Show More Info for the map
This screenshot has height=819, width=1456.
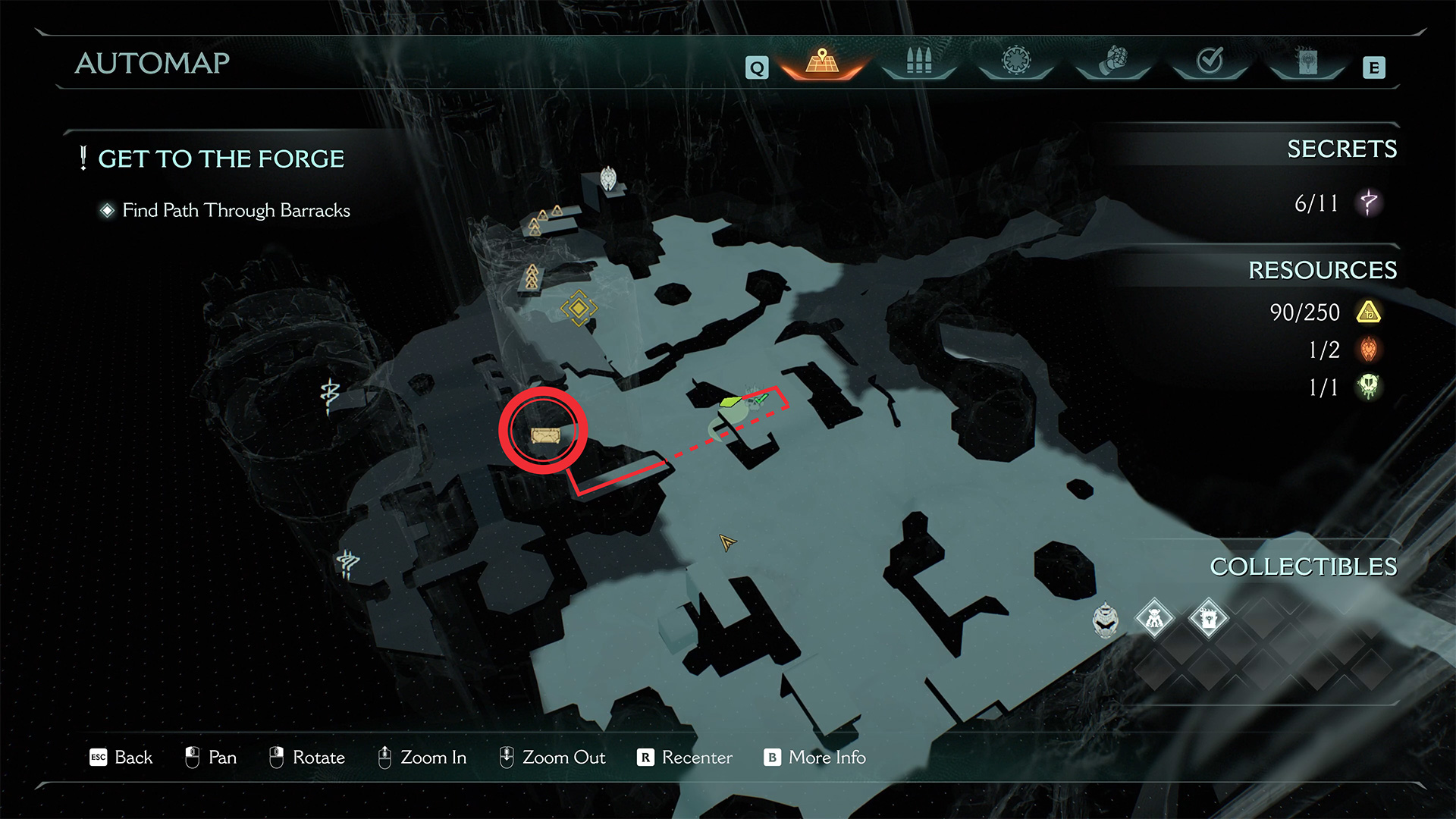tap(814, 758)
